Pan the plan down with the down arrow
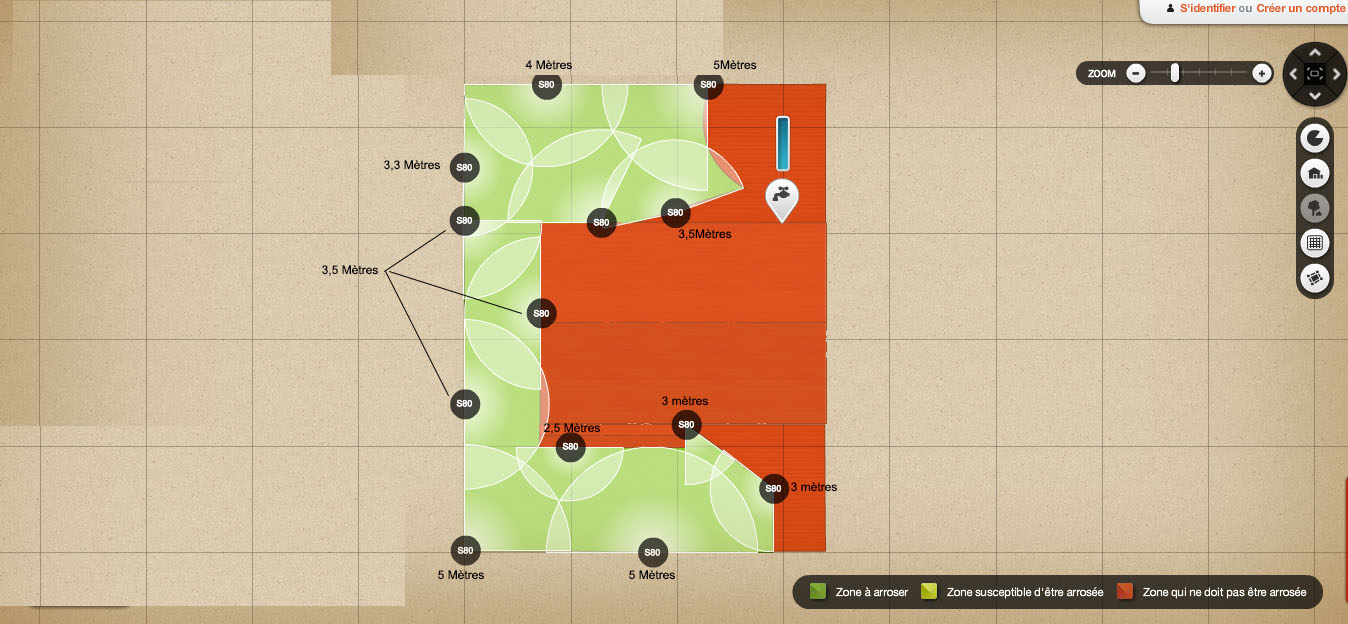Viewport: 1348px width, 624px height. tap(1315, 96)
